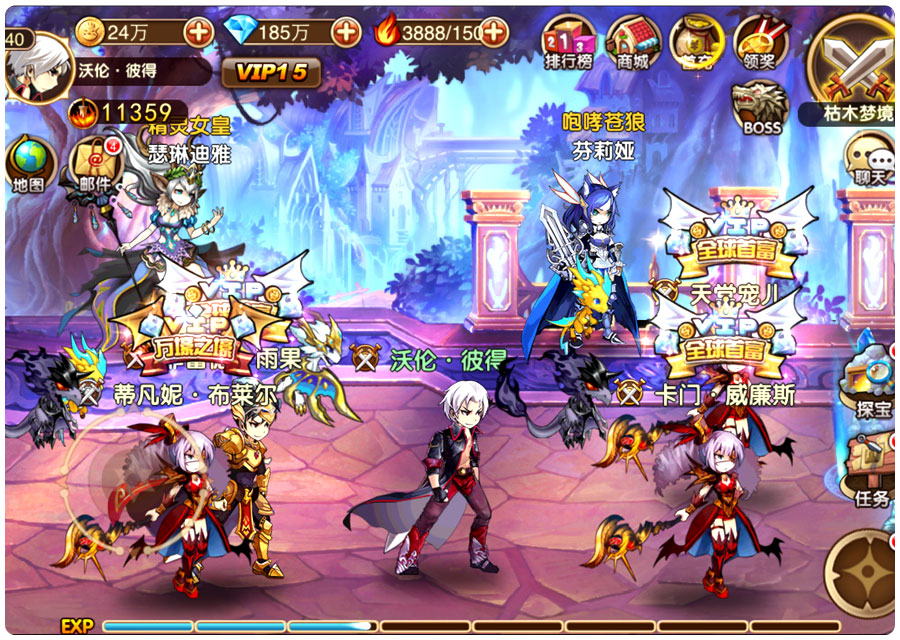Claim rewards via the medal icon (领奖)
Image resolution: width=900 pixels, height=640 pixels.
pyautogui.click(x=761, y=45)
